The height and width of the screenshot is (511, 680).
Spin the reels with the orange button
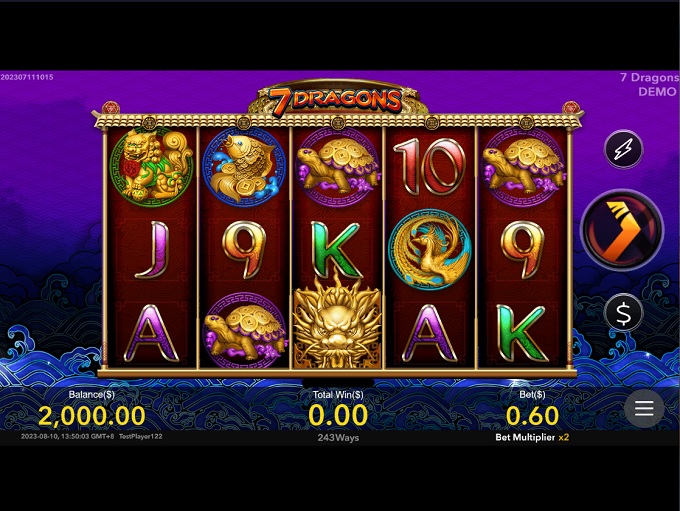pyautogui.click(x=622, y=230)
